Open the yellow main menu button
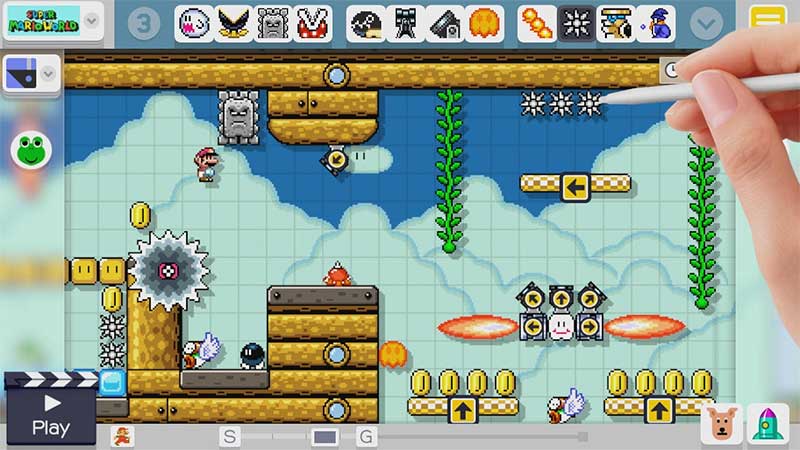This screenshot has height=450, width=800. coord(768,21)
